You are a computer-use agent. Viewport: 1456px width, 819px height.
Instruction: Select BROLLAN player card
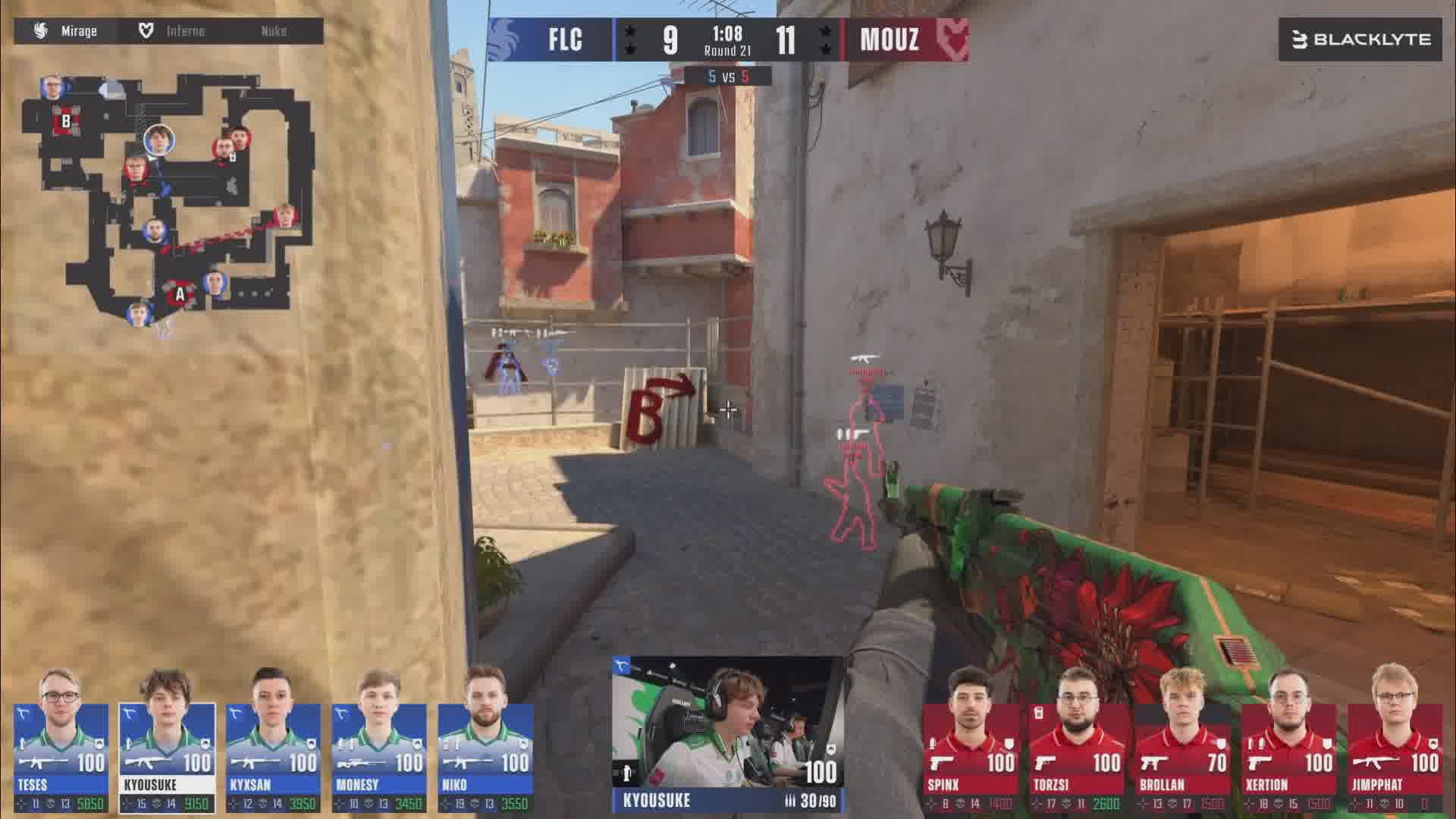click(1183, 756)
